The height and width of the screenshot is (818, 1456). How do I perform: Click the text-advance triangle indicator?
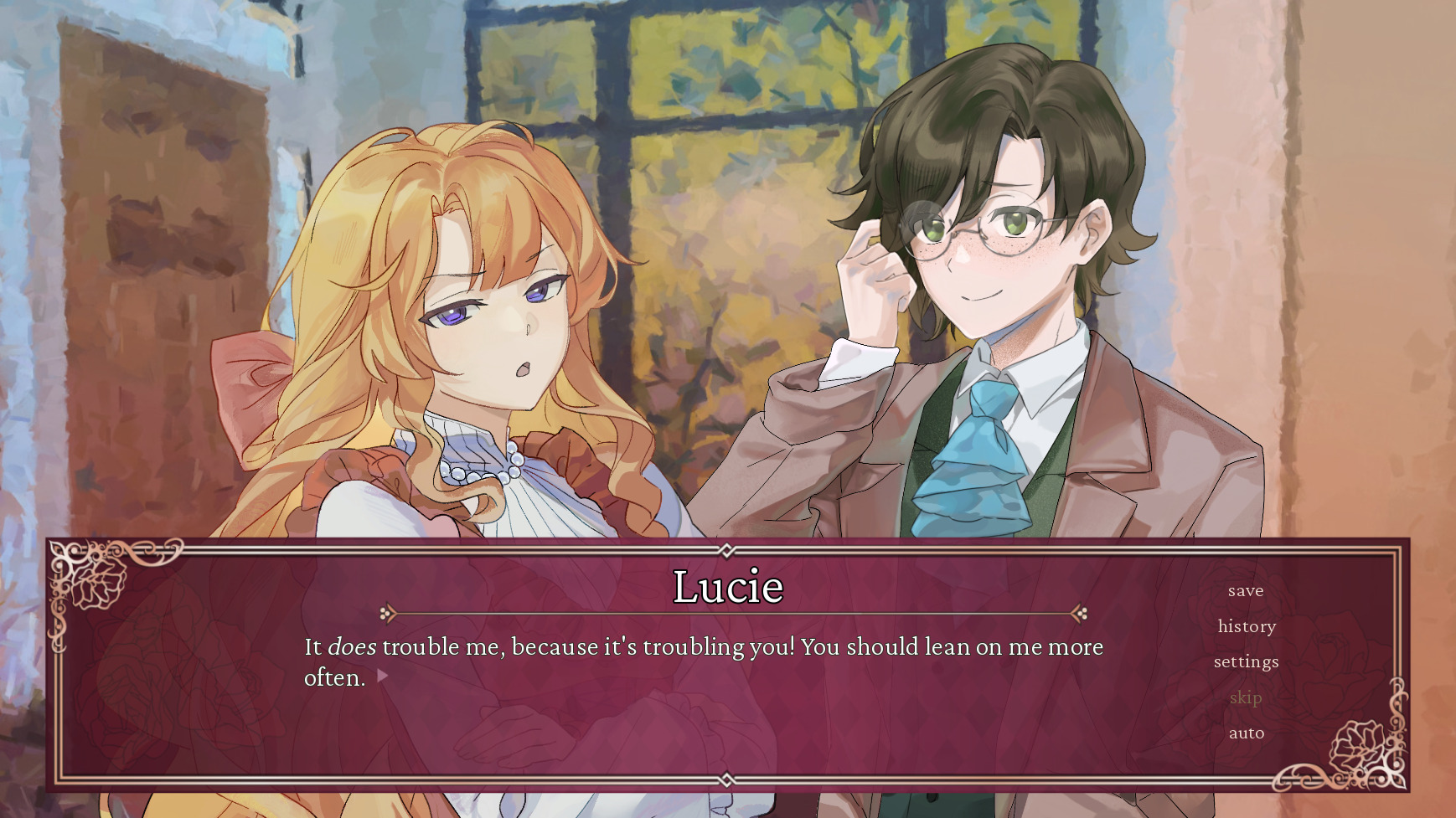pos(385,672)
